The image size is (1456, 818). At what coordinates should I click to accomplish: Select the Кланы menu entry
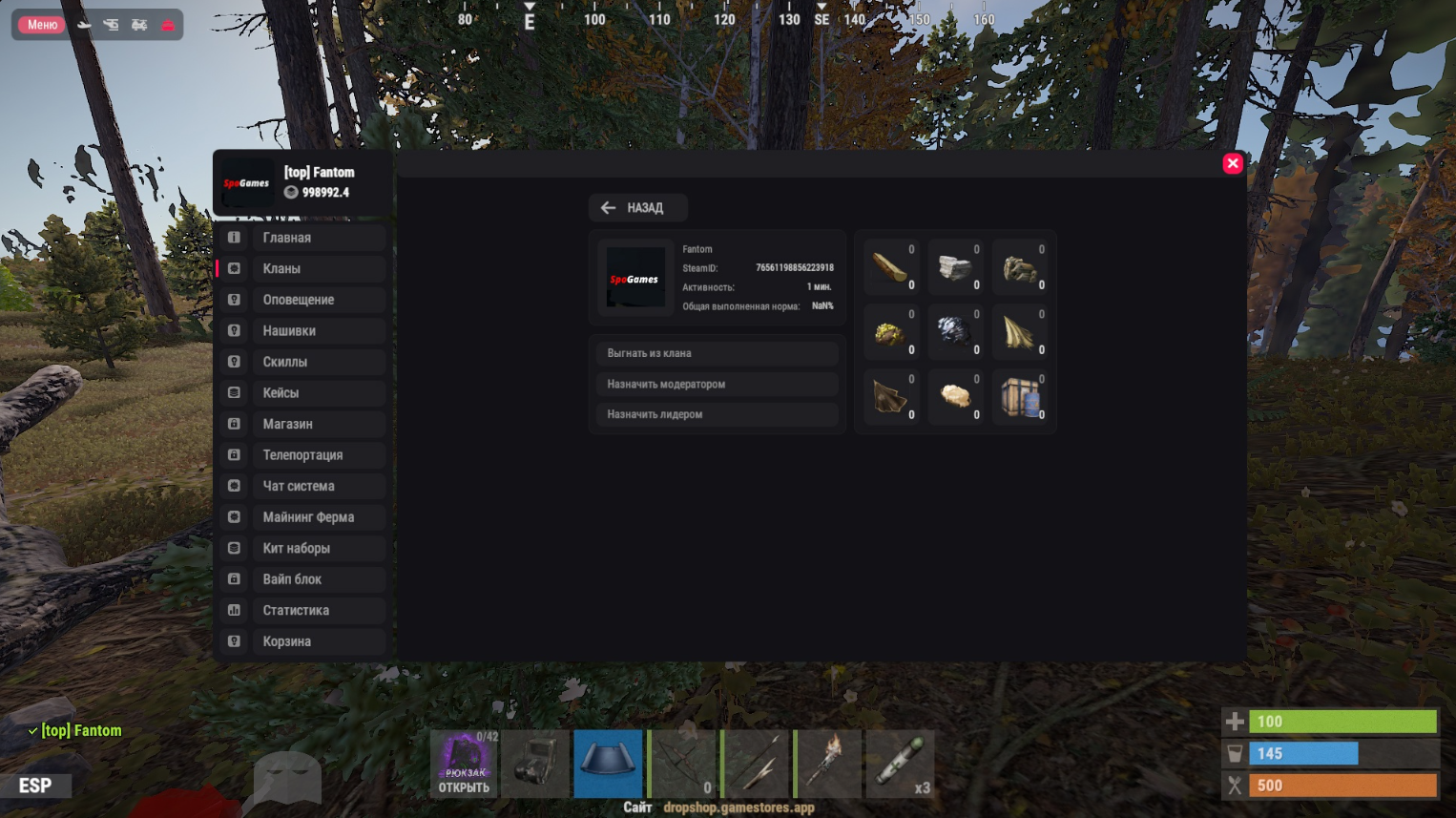pyautogui.click(x=302, y=268)
